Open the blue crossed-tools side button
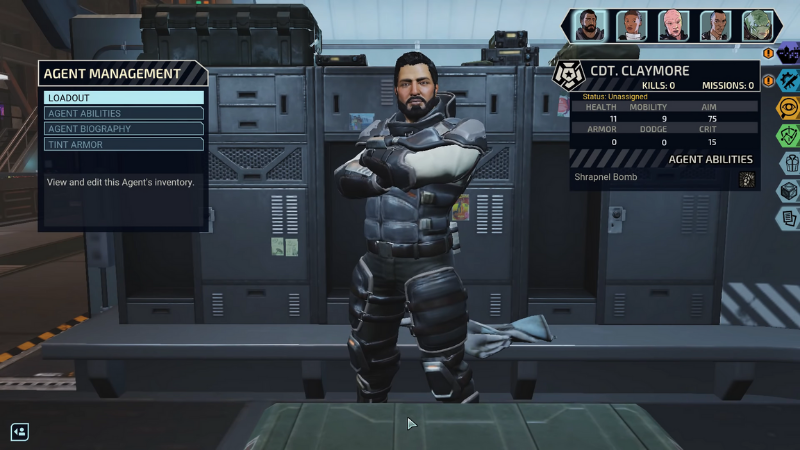This screenshot has width=800, height=450. tap(789, 80)
